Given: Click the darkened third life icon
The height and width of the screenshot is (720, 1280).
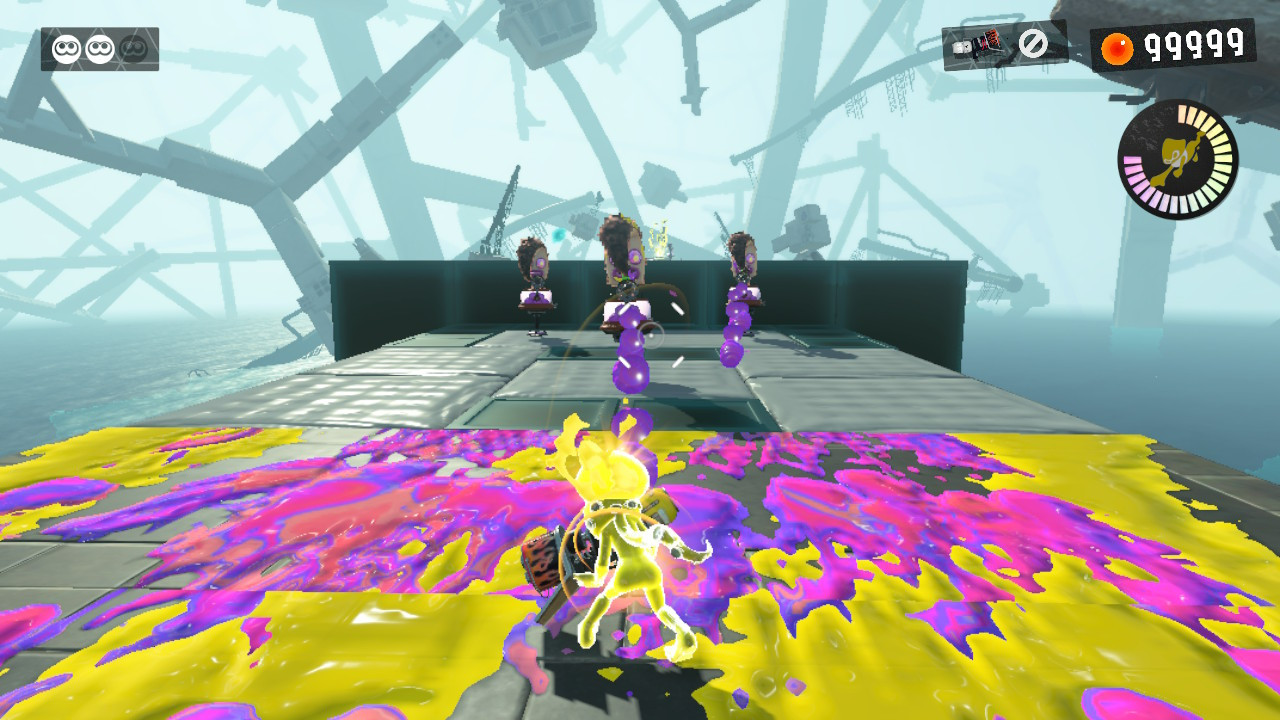Looking at the screenshot, I should [x=135, y=46].
